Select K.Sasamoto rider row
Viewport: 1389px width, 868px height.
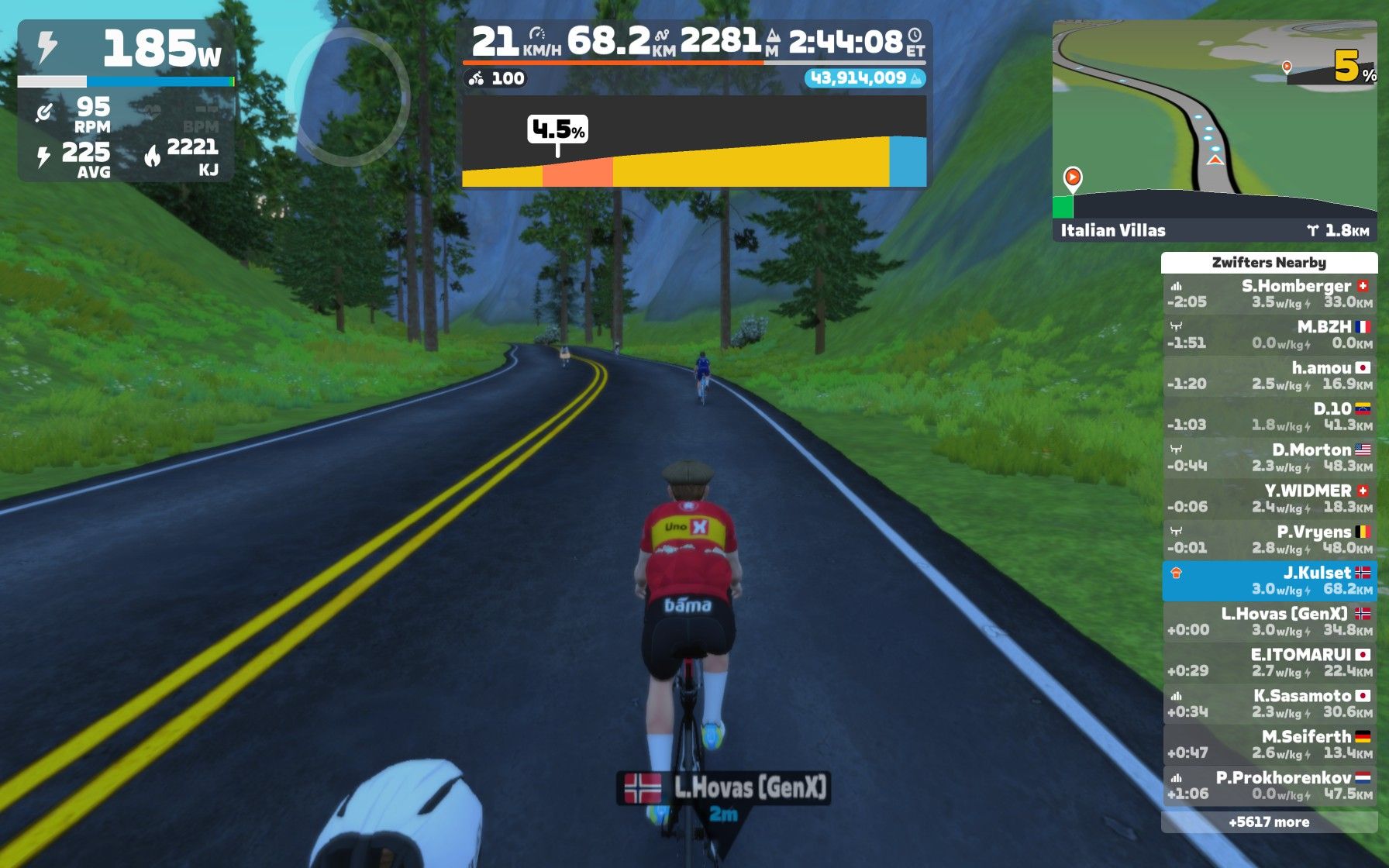[x=1269, y=704]
